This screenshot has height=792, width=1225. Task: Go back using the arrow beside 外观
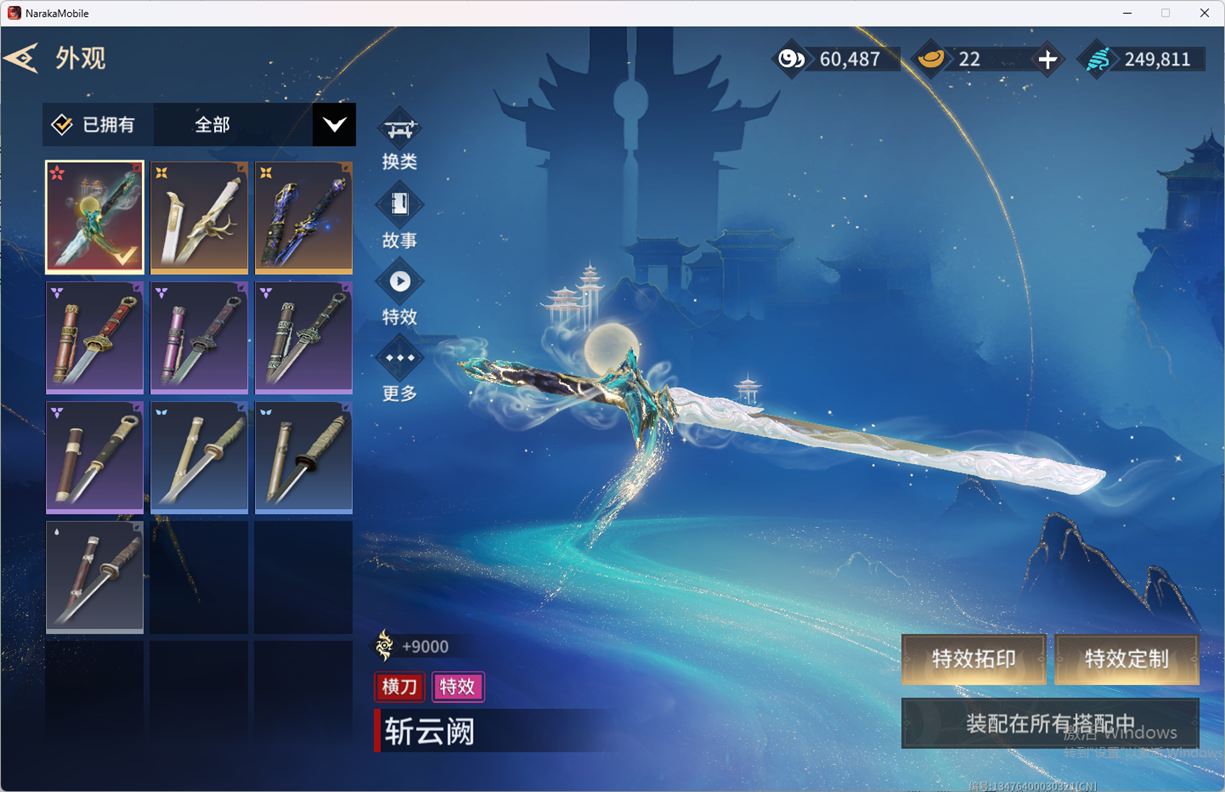pos(21,58)
